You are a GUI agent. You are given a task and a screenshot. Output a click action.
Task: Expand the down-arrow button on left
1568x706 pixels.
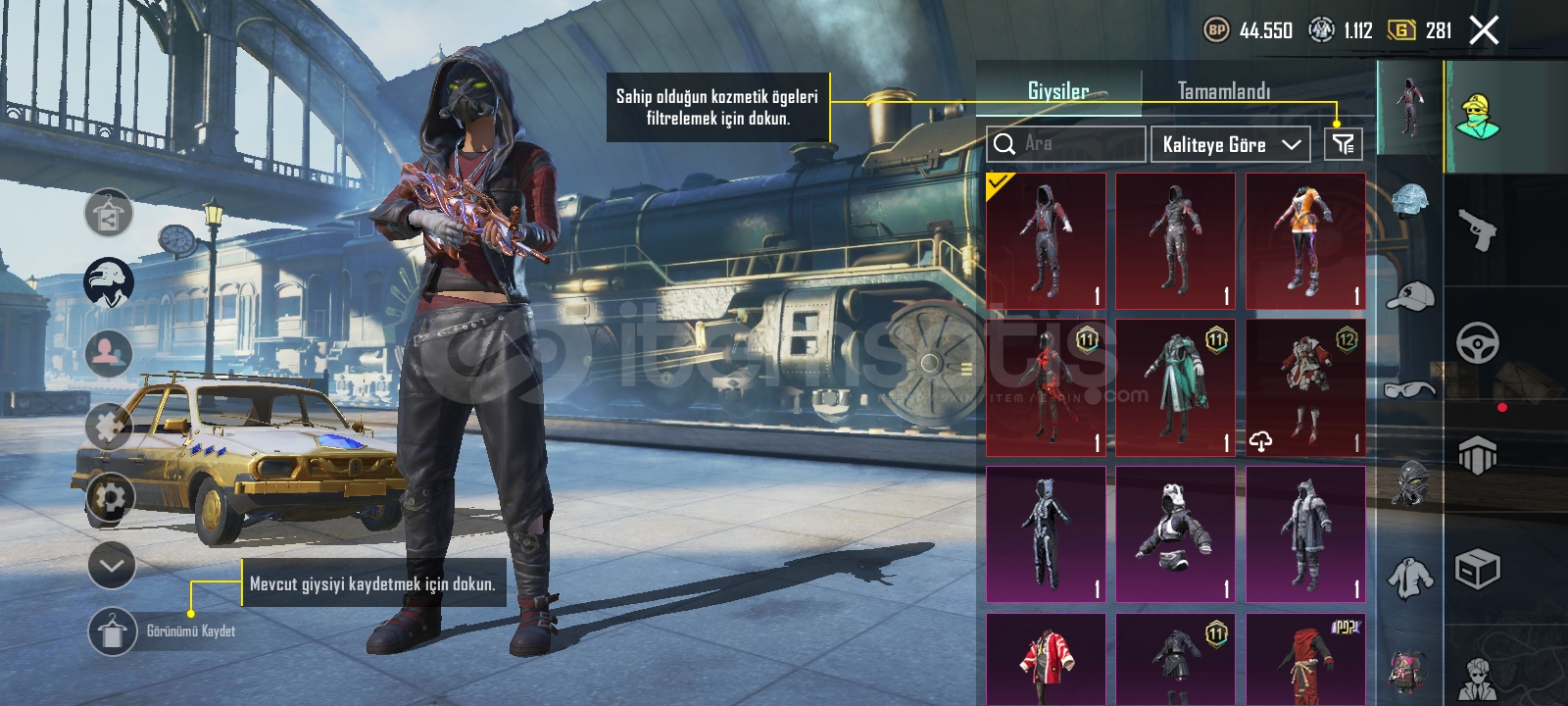(111, 566)
